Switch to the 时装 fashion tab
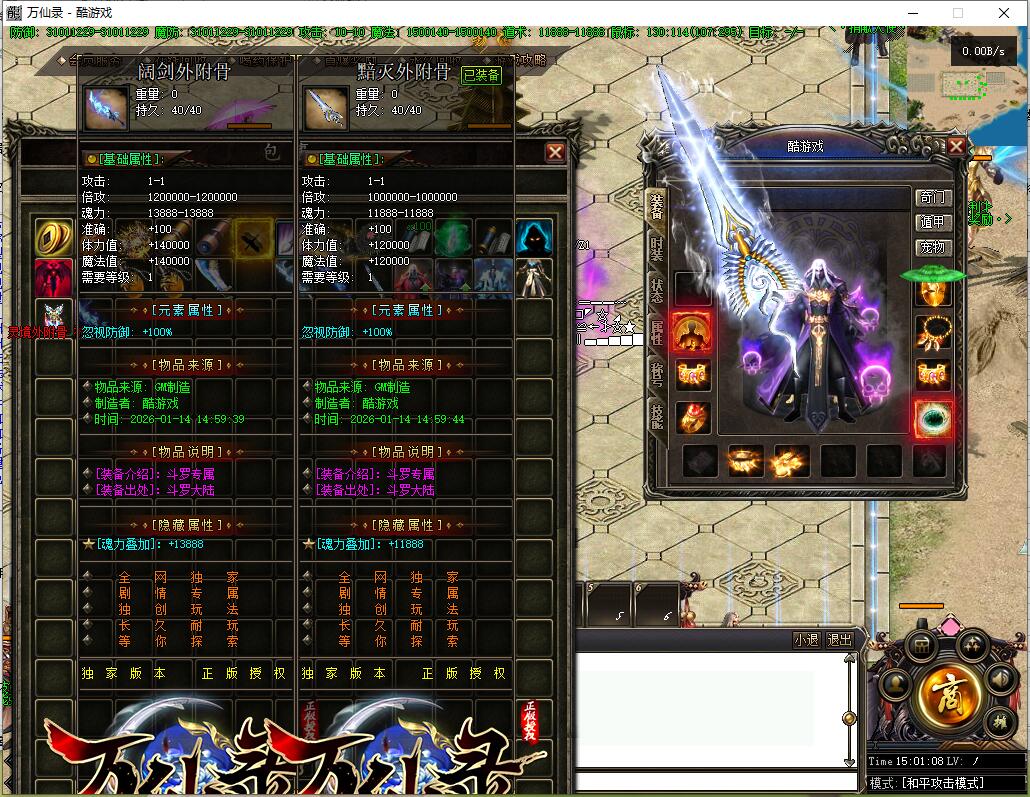The image size is (1030, 797). pyautogui.click(x=657, y=248)
